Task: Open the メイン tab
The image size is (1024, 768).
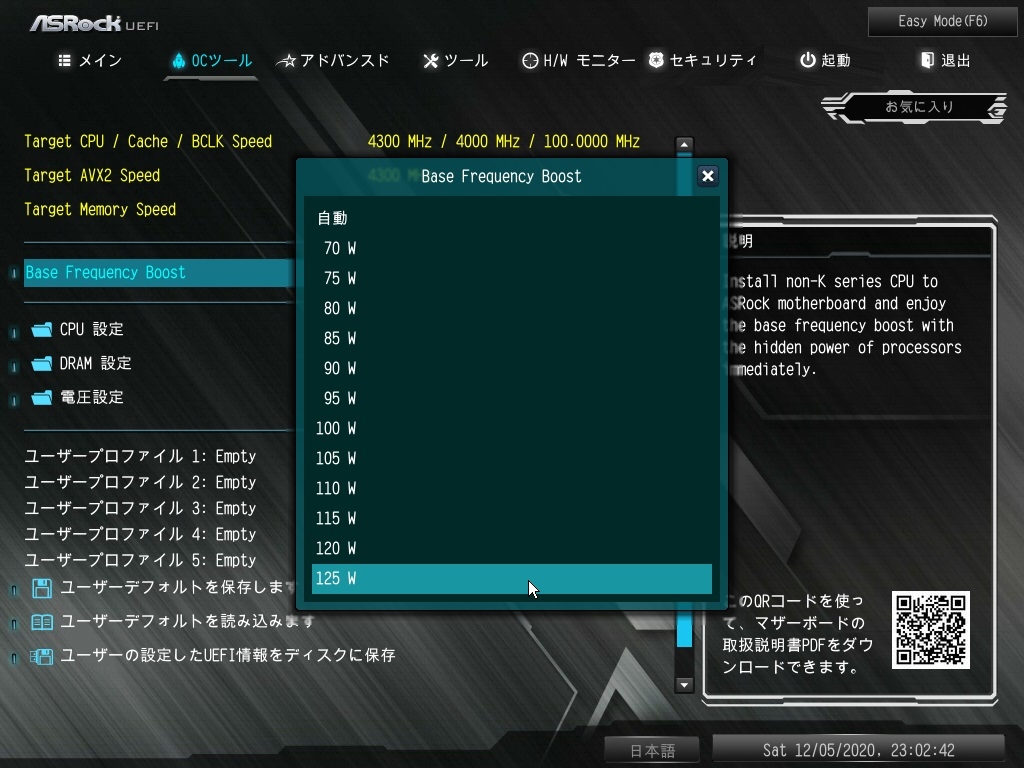Action: click(90, 61)
